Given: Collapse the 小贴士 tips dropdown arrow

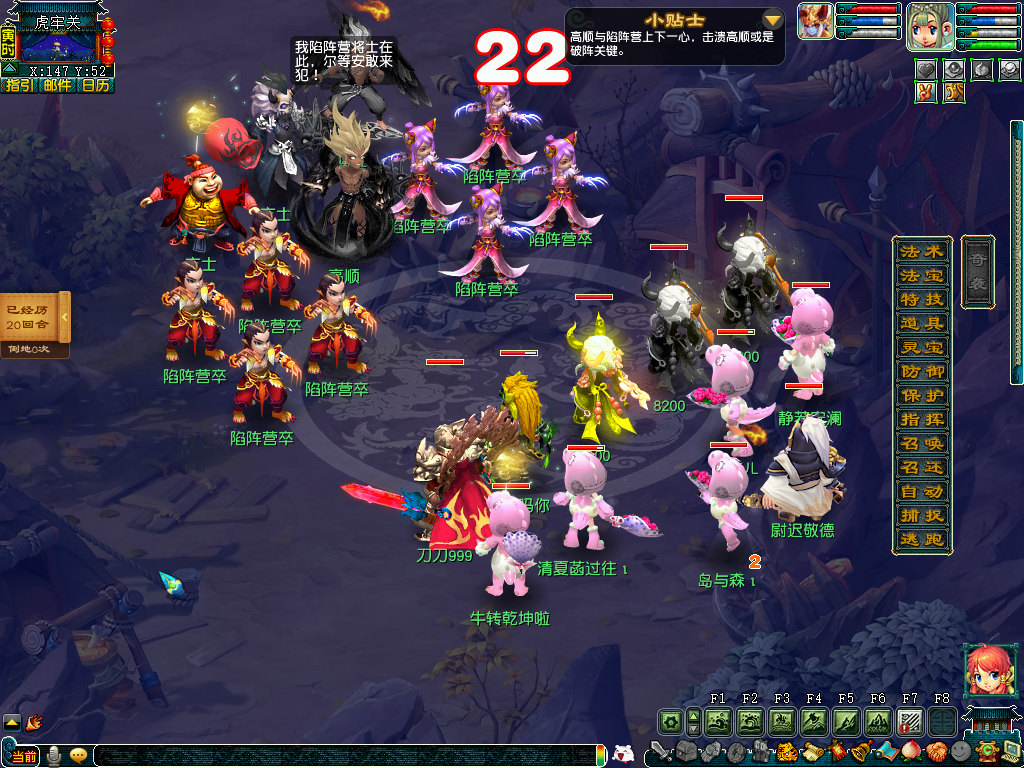Looking at the screenshot, I should coord(772,20).
